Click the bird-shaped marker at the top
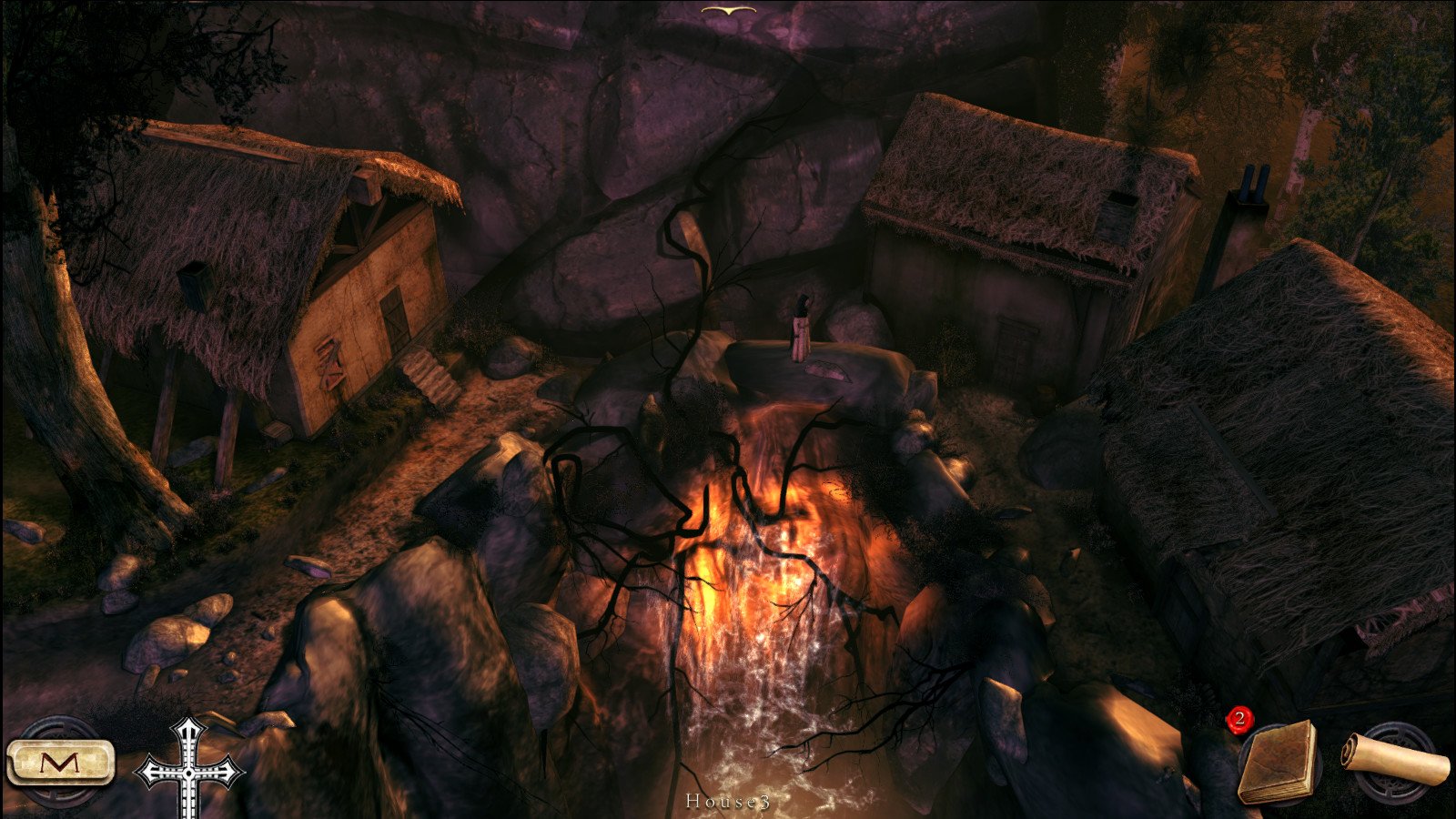1456x819 pixels. pyautogui.click(x=729, y=11)
